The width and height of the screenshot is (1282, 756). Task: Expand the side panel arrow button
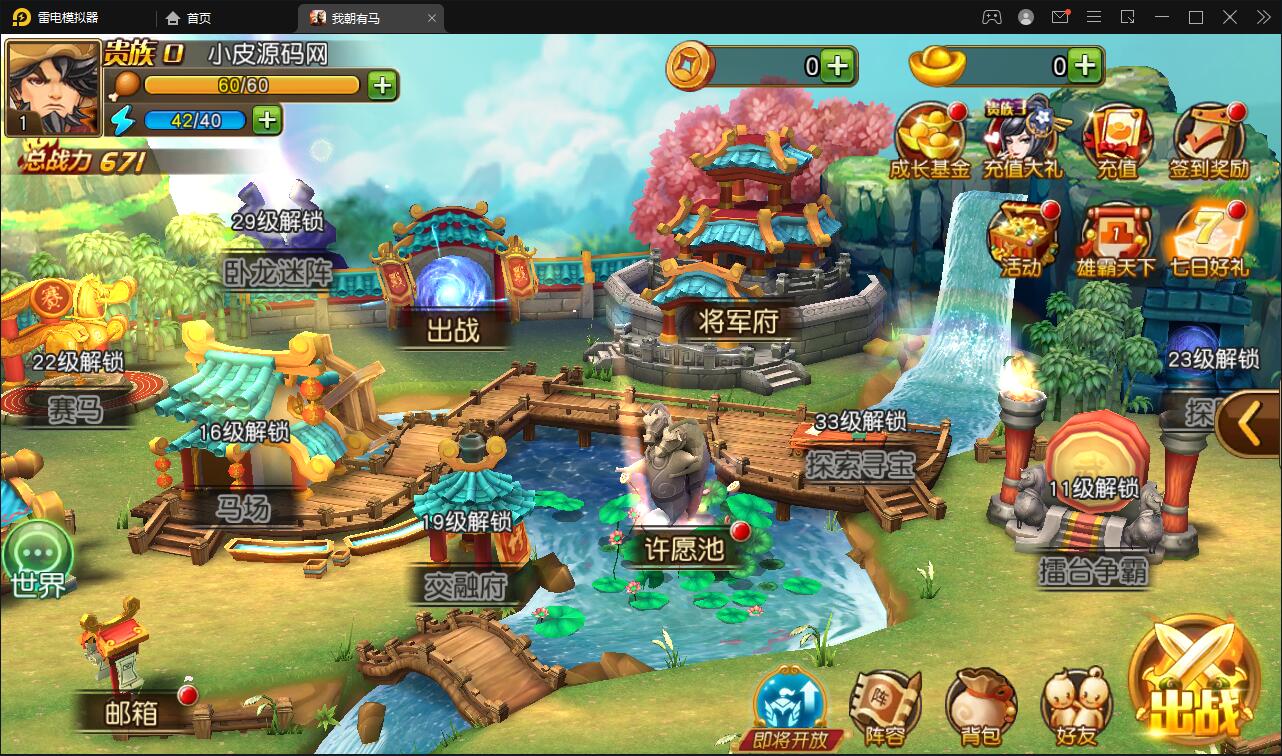point(1249,425)
